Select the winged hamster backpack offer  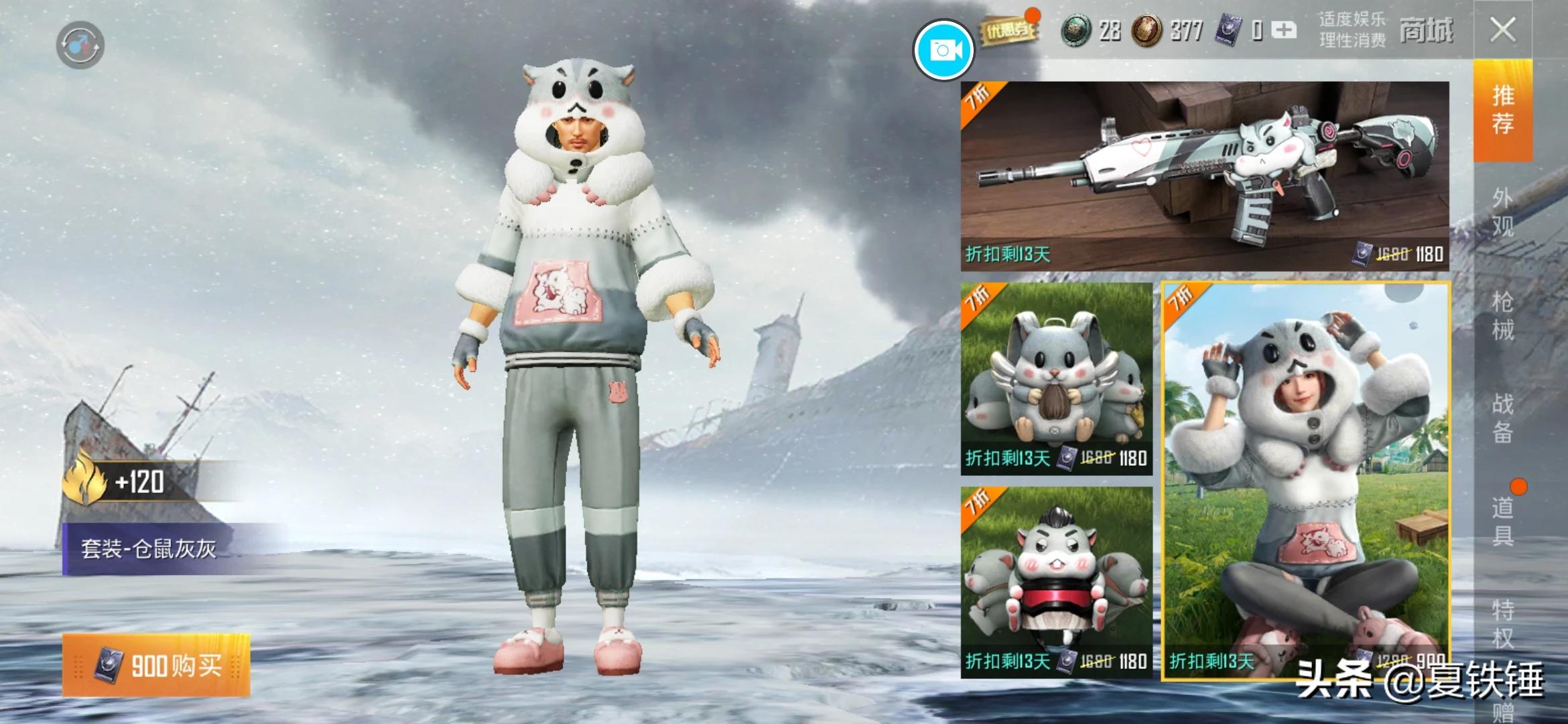(x=1056, y=379)
